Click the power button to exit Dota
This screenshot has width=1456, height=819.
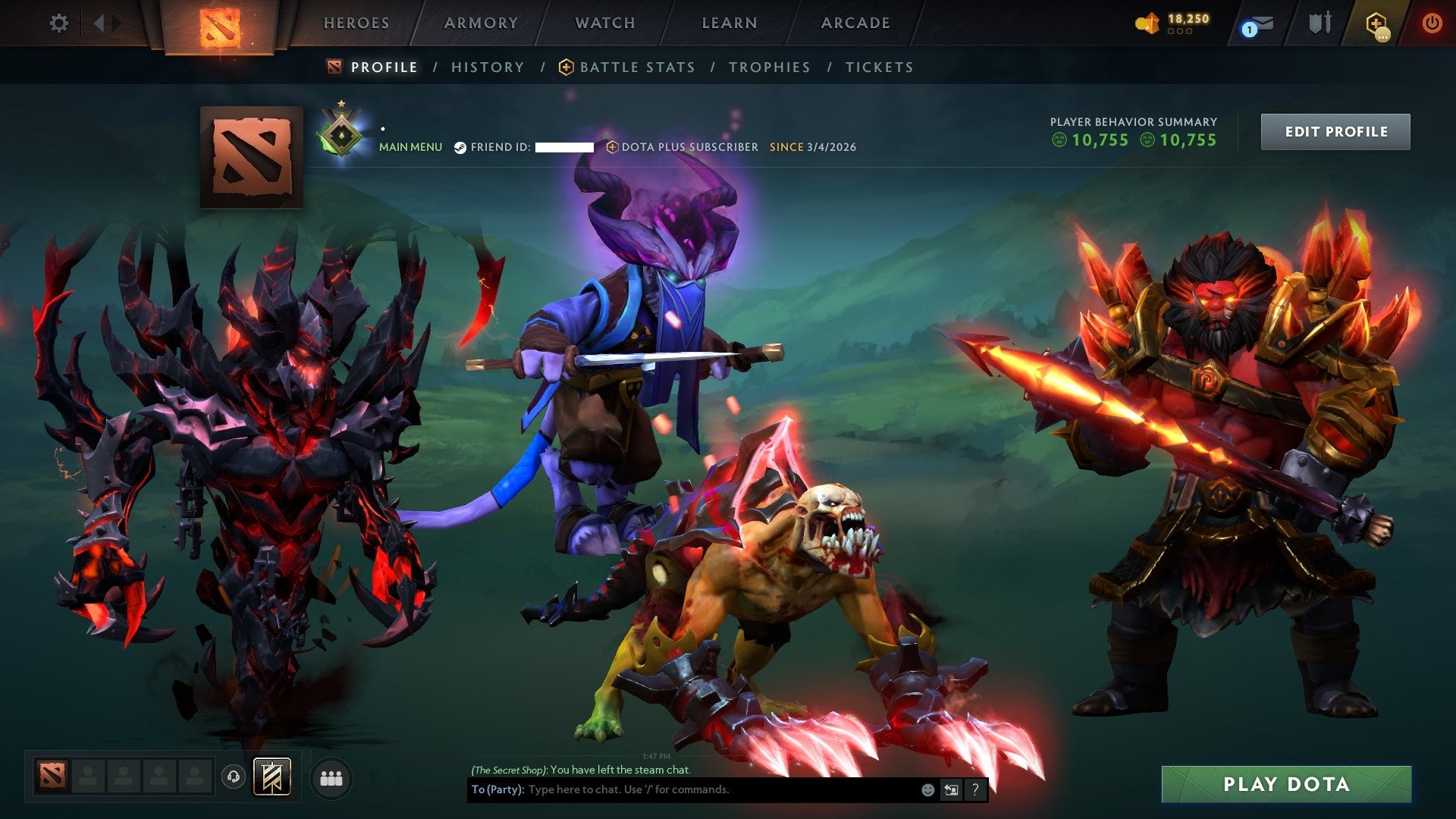click(1432, 23)
